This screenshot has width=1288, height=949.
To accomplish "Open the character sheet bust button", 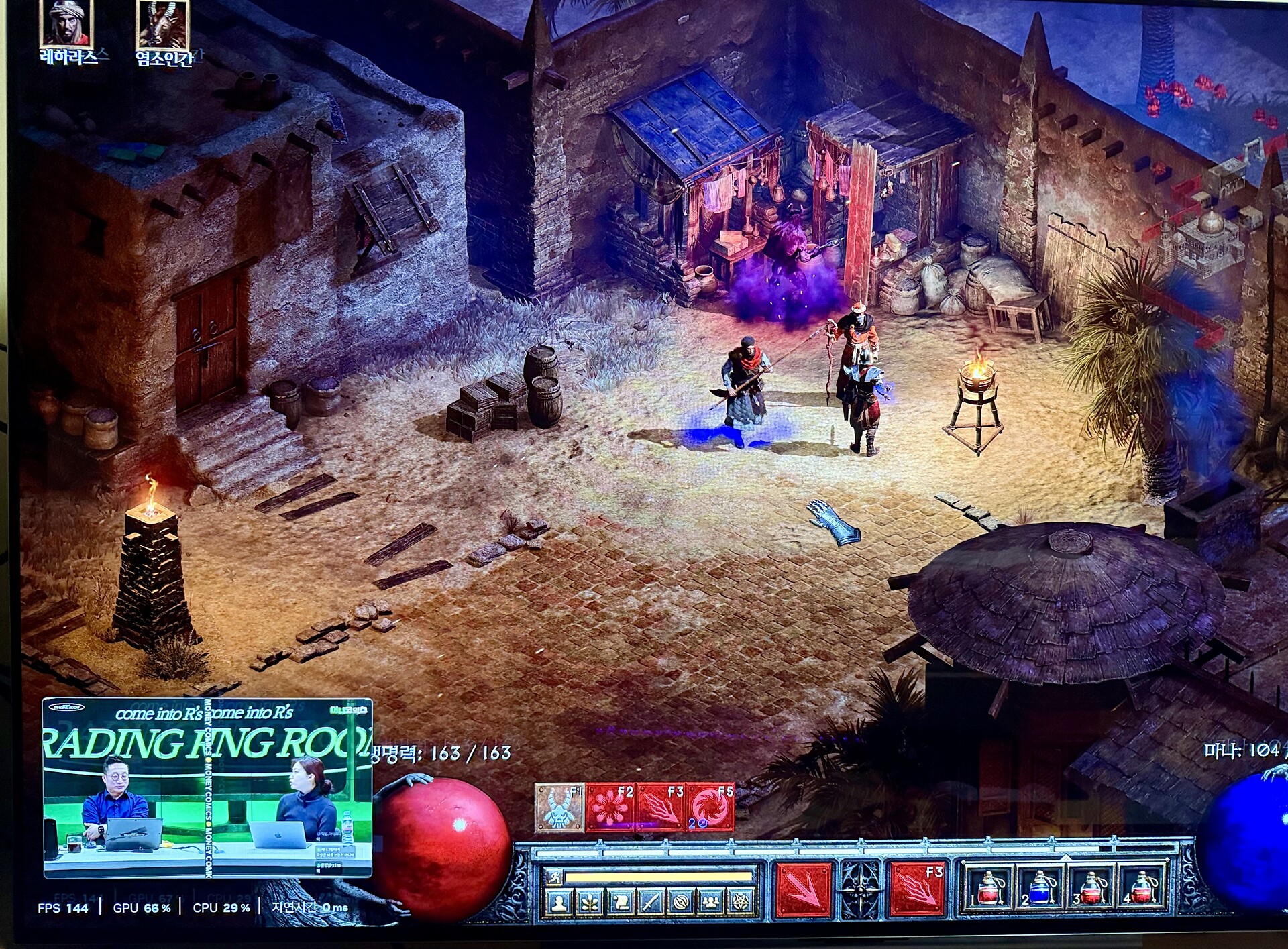I will tap(559, 903).
